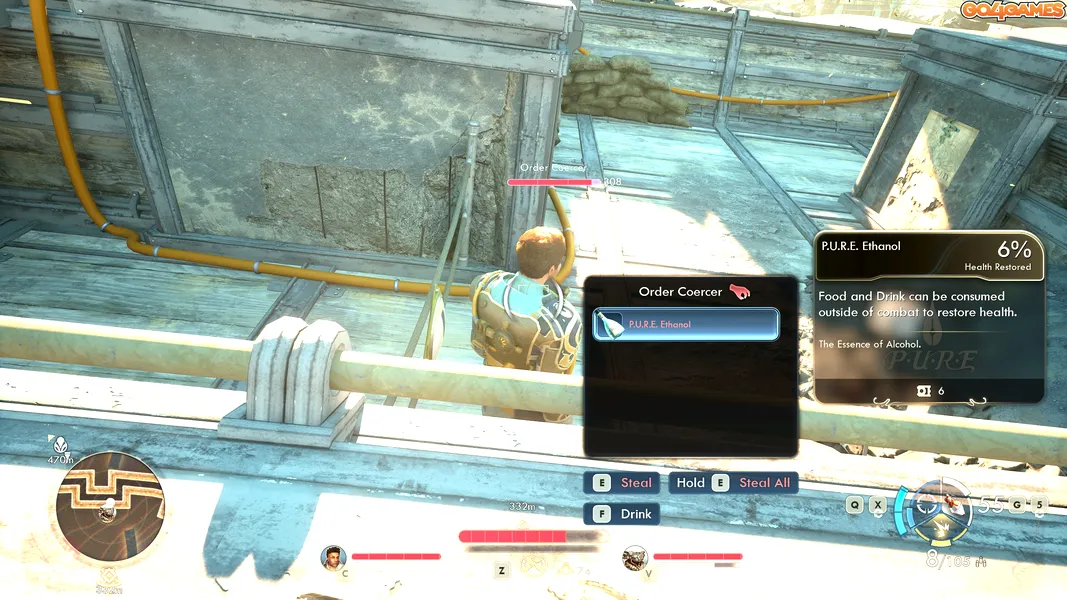Click the pickpocket hand icon beside Order Coercer
This screenshot has width=1067, height=600.
coord(740,291)
